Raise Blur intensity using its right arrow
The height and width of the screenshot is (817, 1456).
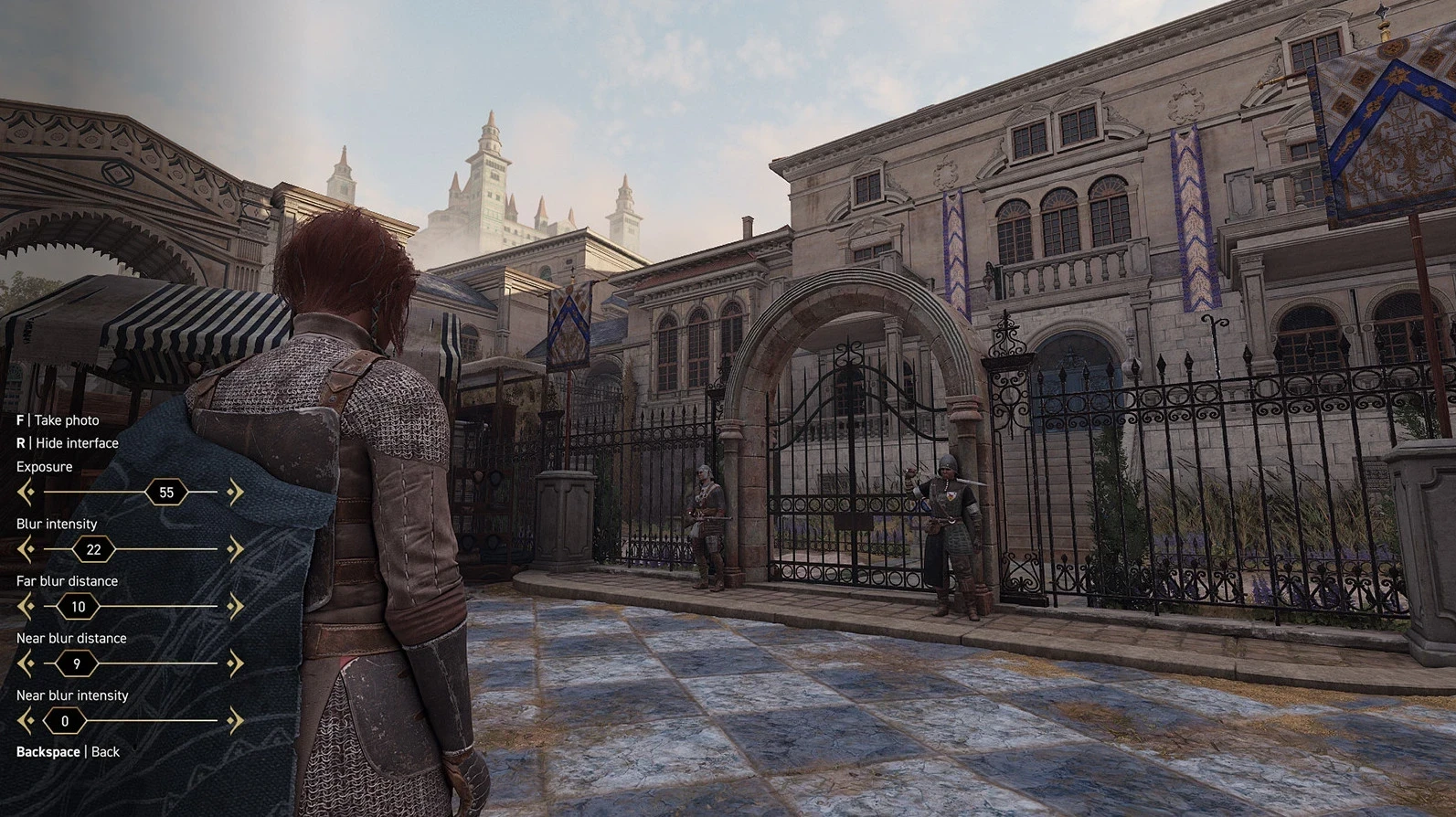[x=235, y=549]
